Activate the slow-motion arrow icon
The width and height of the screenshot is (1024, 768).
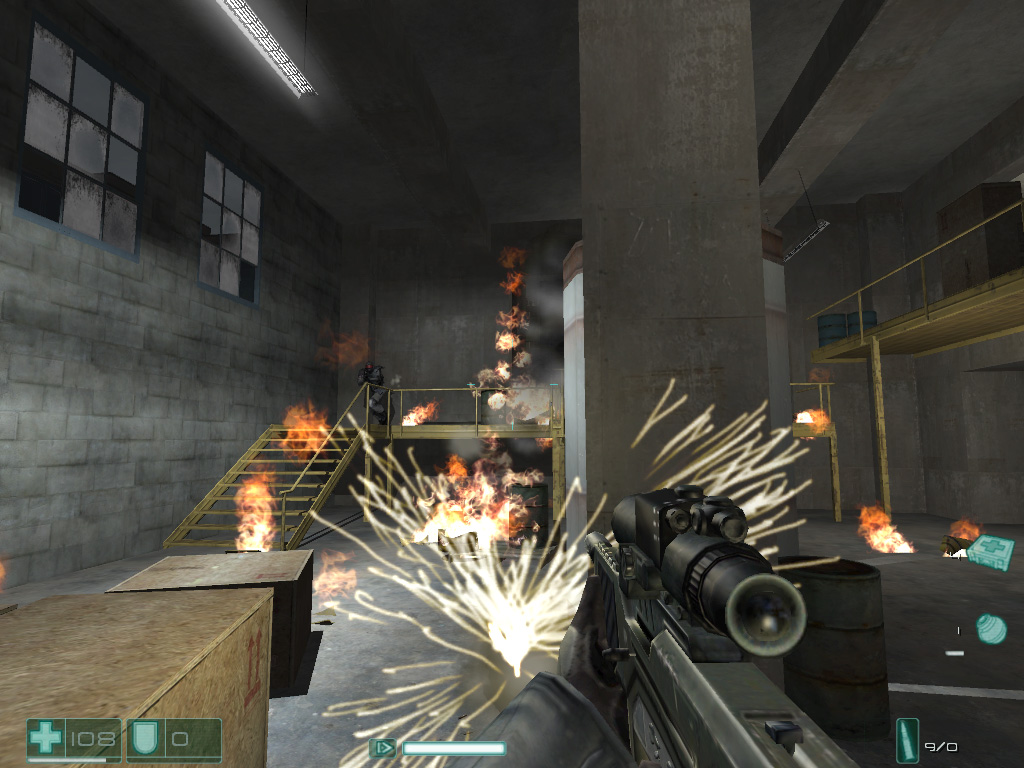pos(383,747)
